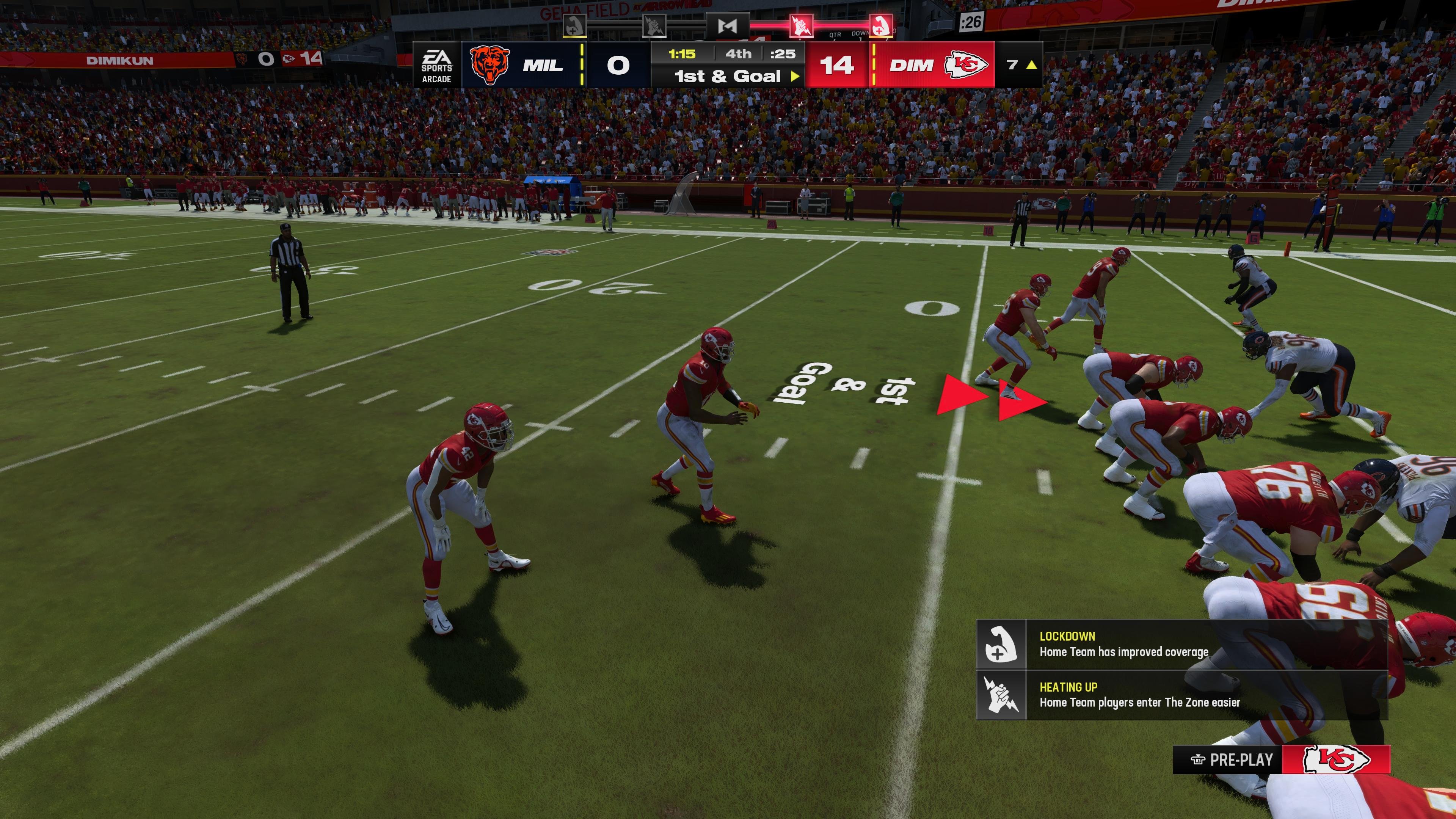Click the momentum meter center flag icon
Image resolution: width=1456 pixels, height=819 pixels.
point(728,26)
